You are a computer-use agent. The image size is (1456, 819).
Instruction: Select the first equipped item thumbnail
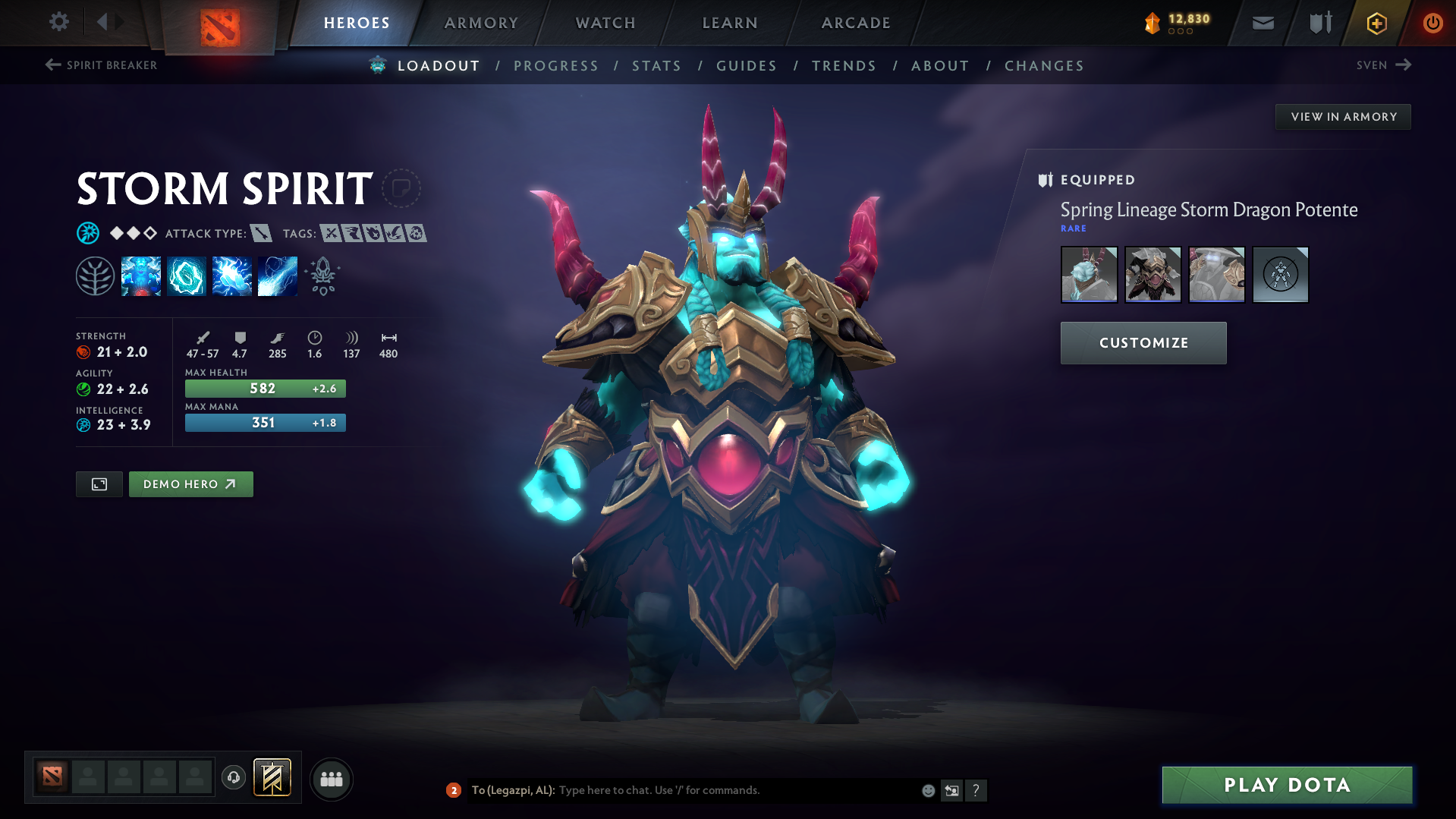tap(1089, 275)
